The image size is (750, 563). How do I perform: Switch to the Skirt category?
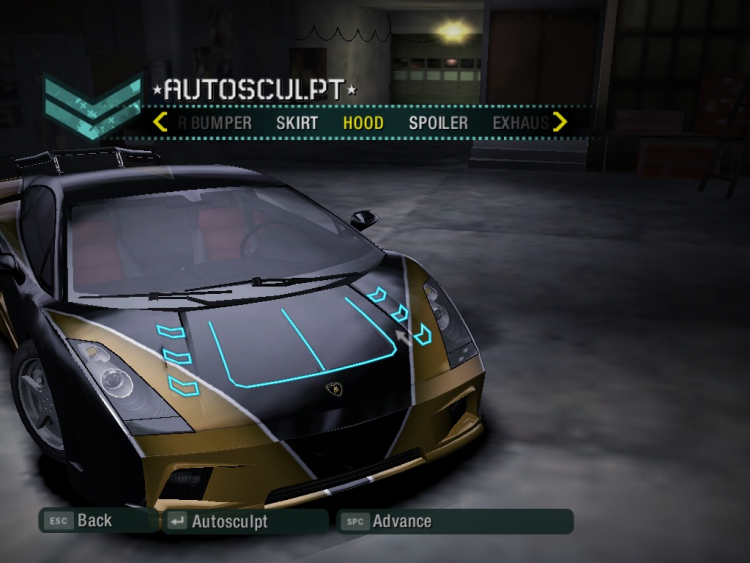pyautogui.click(x=296, y=123)
